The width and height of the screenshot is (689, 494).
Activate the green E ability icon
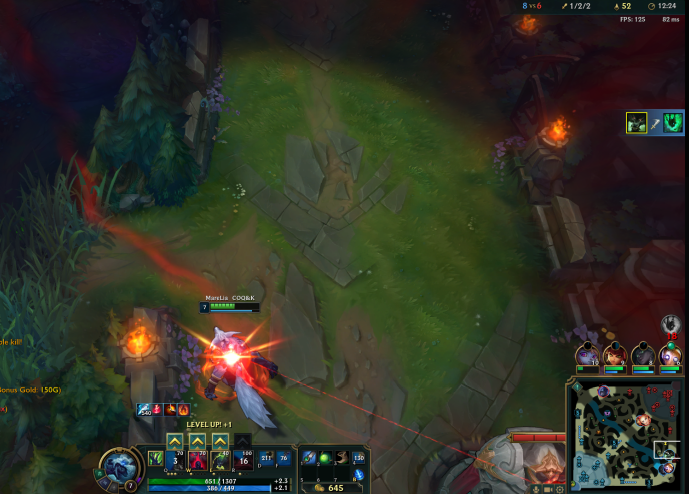click(220, 459)
